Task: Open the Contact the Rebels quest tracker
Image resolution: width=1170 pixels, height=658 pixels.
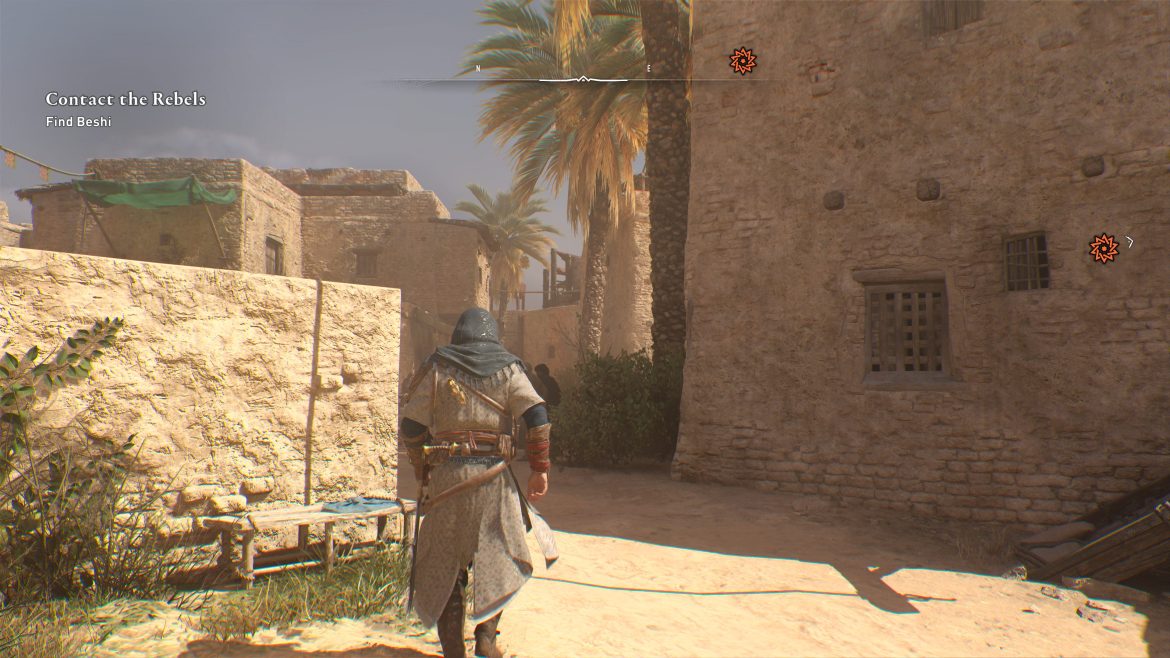Action: [125, 99]
